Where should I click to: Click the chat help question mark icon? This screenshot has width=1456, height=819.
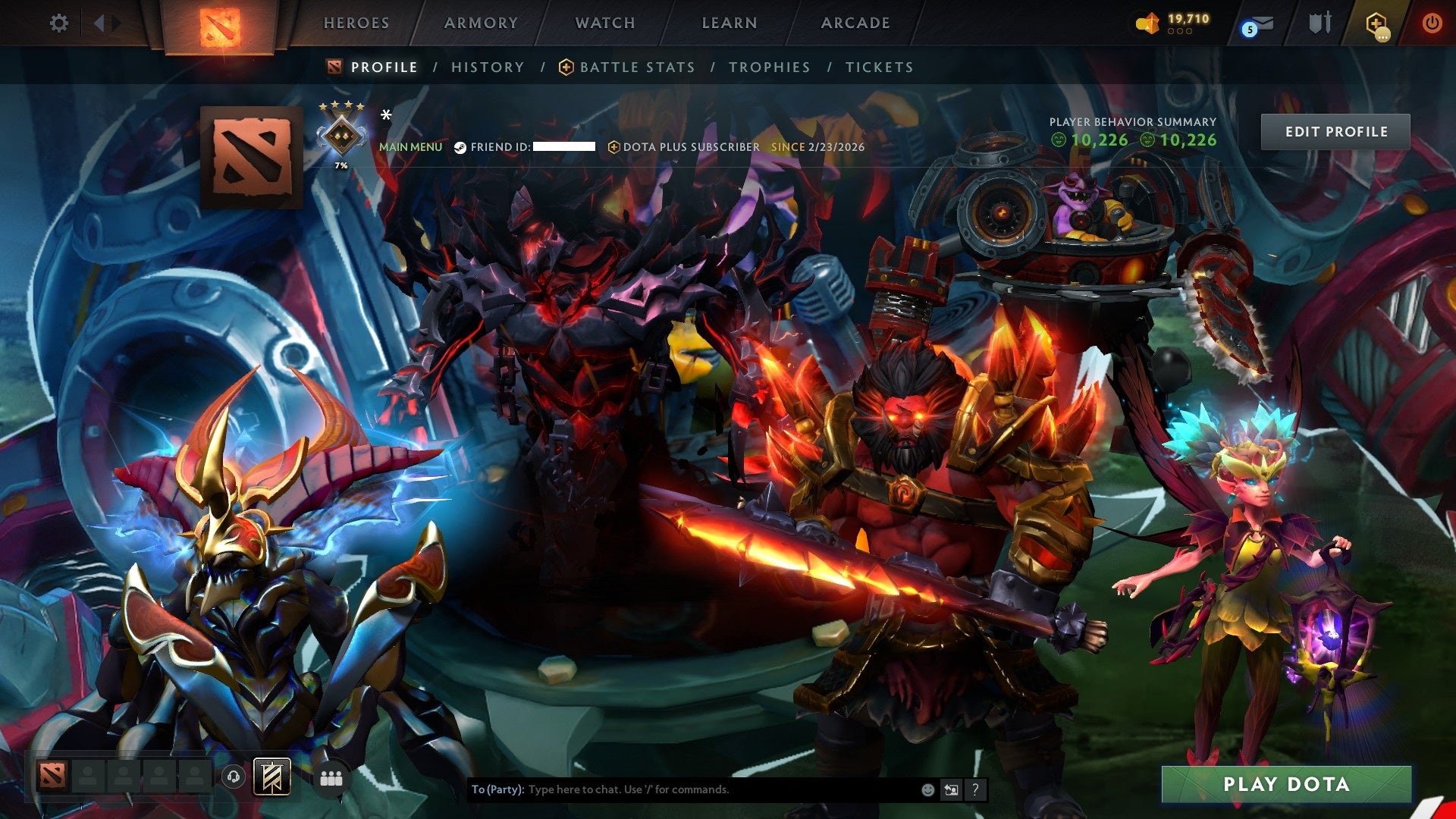[974, 789]
